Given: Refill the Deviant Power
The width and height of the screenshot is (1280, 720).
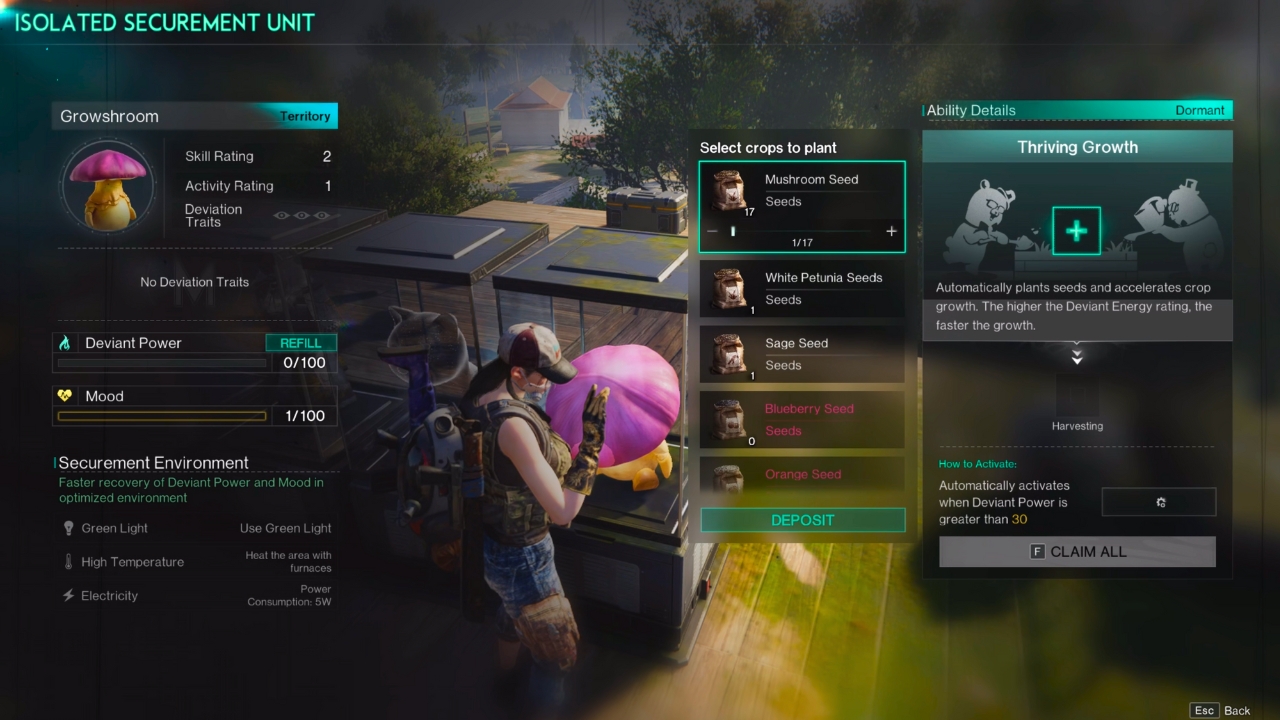Looking at the screenshot, I should (301, 343).
